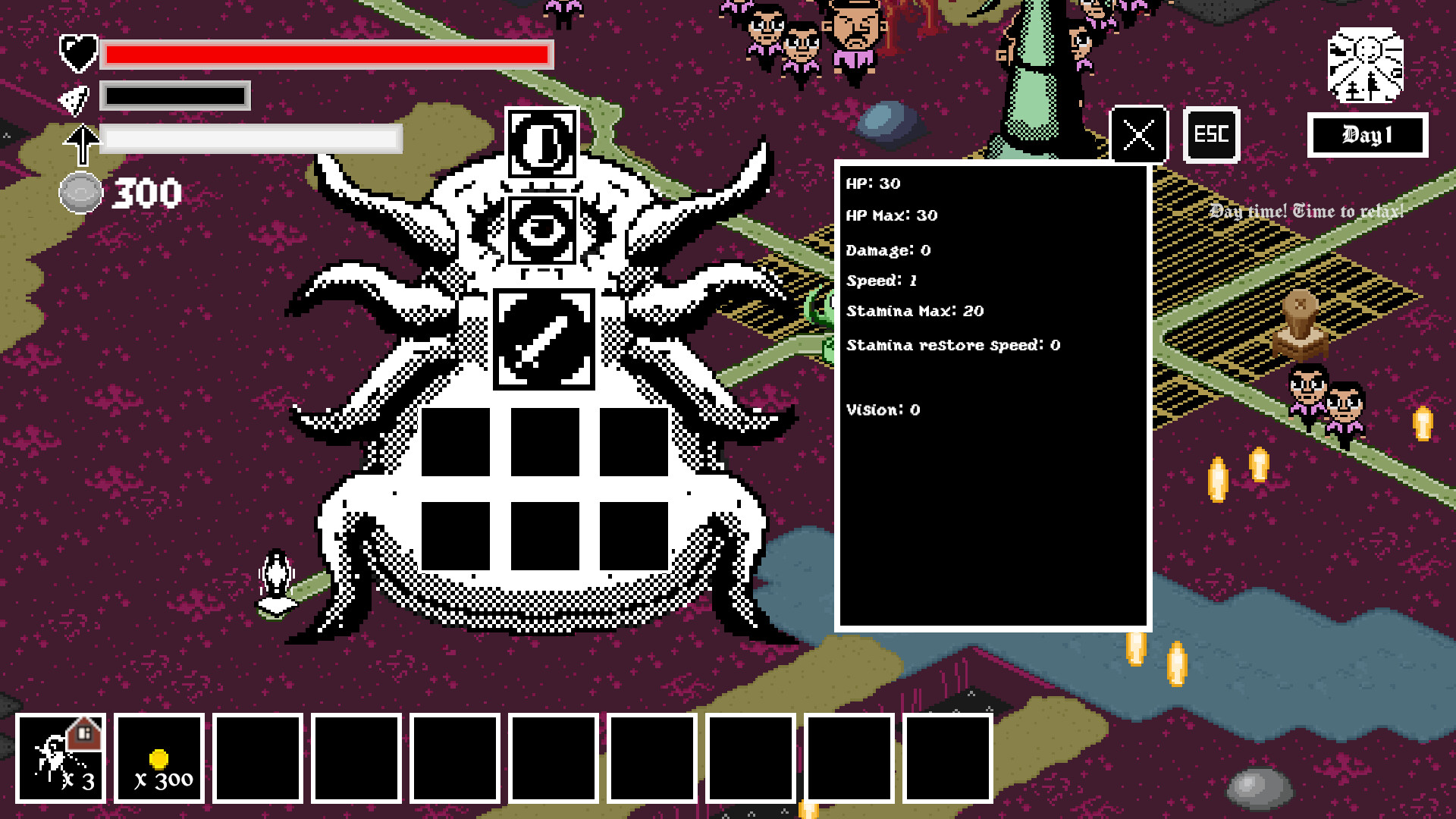Screen dimensions: 1456x819
Task: Click the X button above the stats panel
Action: [x=1137, y=134]
